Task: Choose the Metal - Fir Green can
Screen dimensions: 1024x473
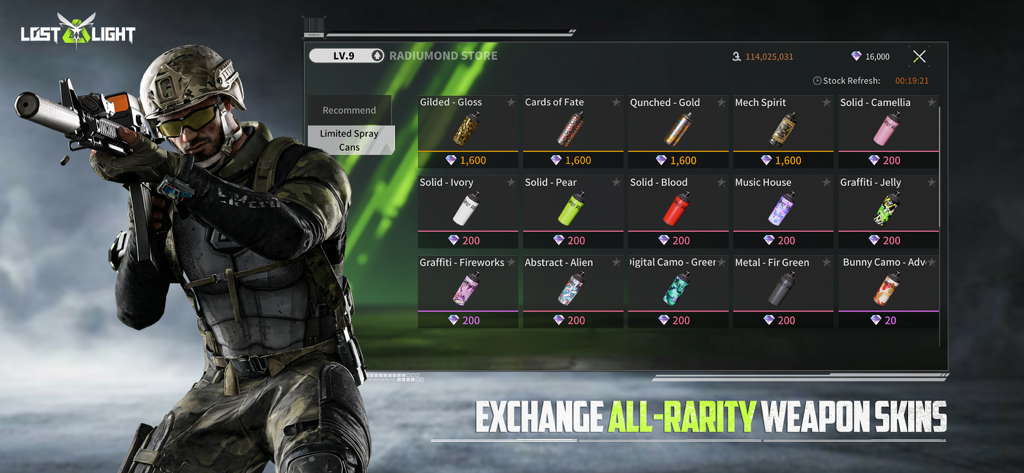Action: (x=782, y=290)
